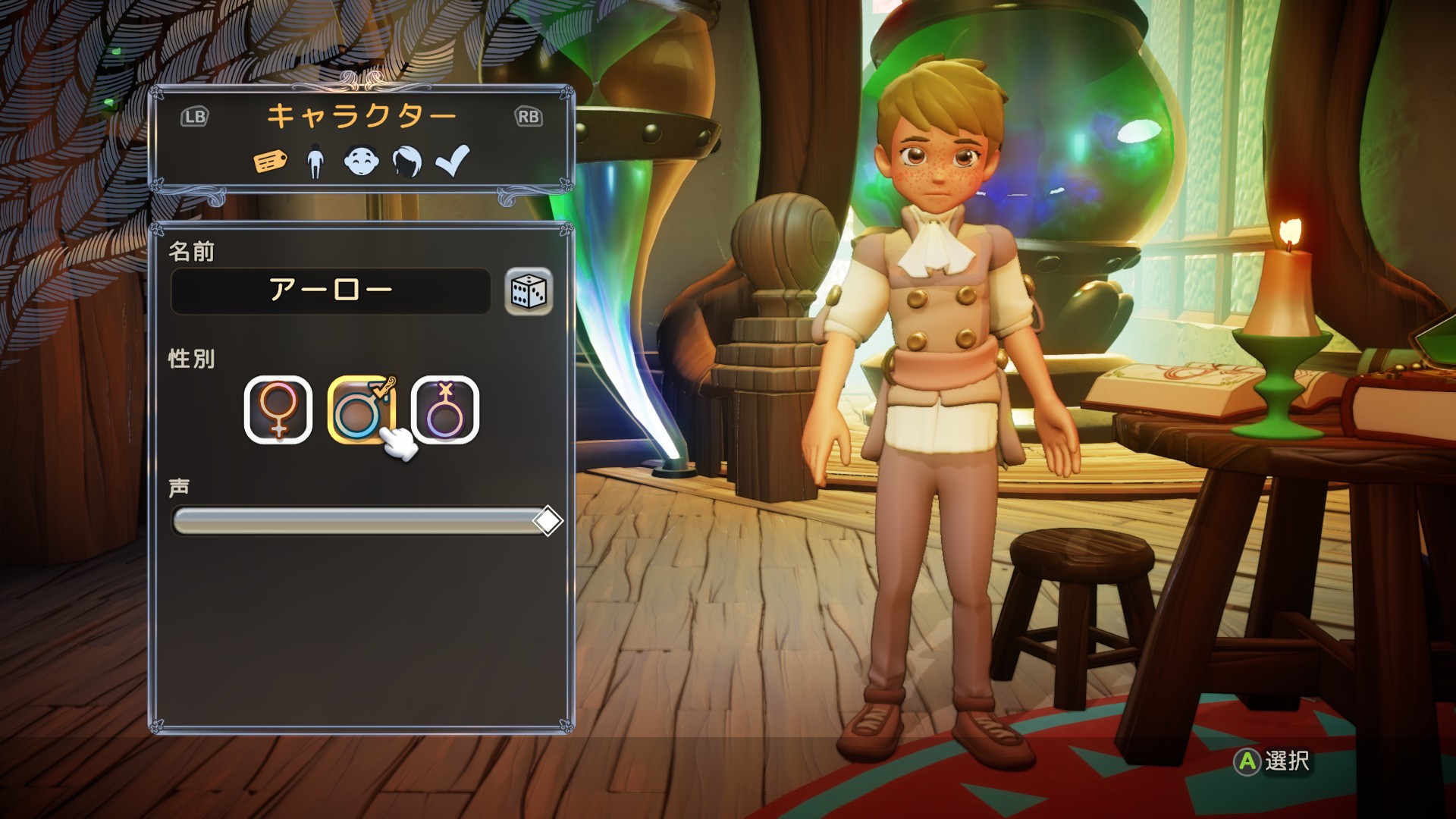The image size is (1456, 819).
Task: Select the name tag tab
Action: click(x=270, y=162)
